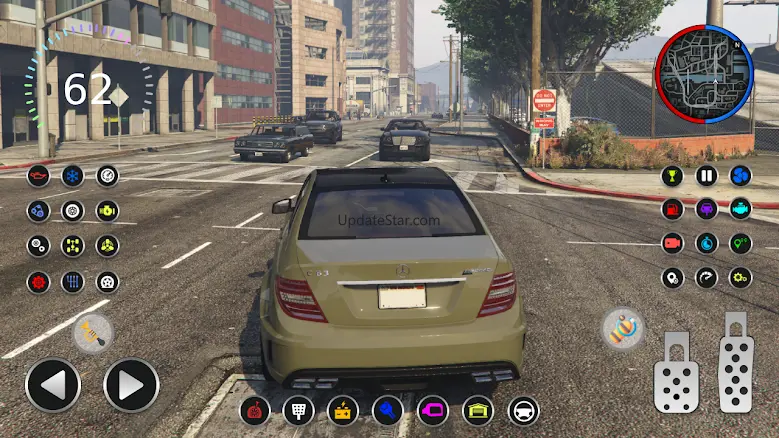Steer left with the left arrow button
This screenshot has width=779, height=438.
pos(52,385)
